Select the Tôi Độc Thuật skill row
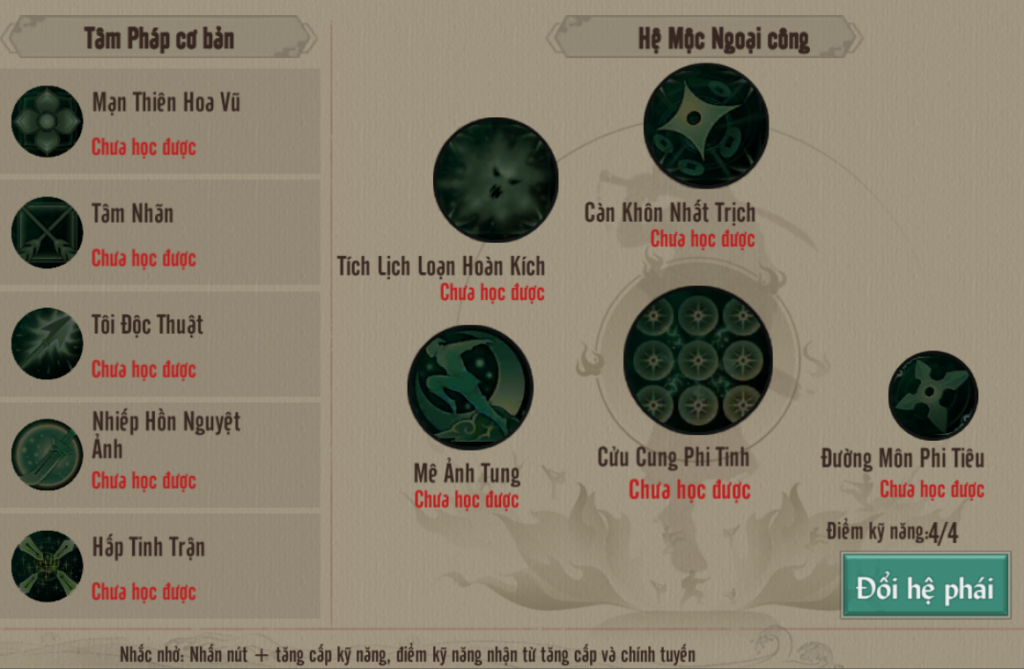The height and width of the screenshot is (669, 1024). click(160, 344)
